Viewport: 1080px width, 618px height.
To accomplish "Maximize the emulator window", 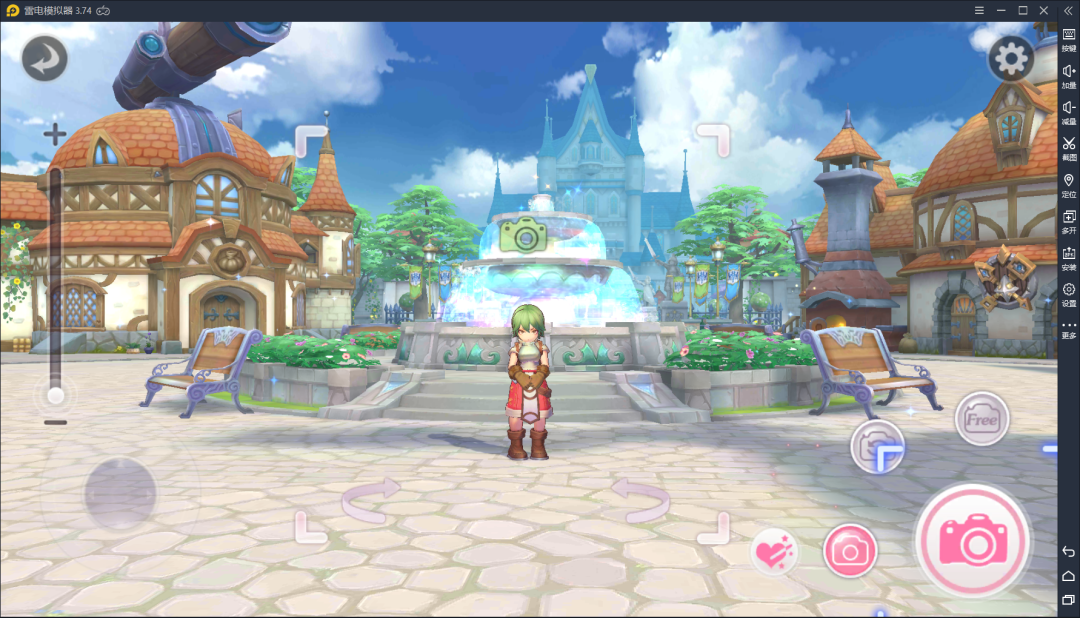I will (x=1023, y=10).
